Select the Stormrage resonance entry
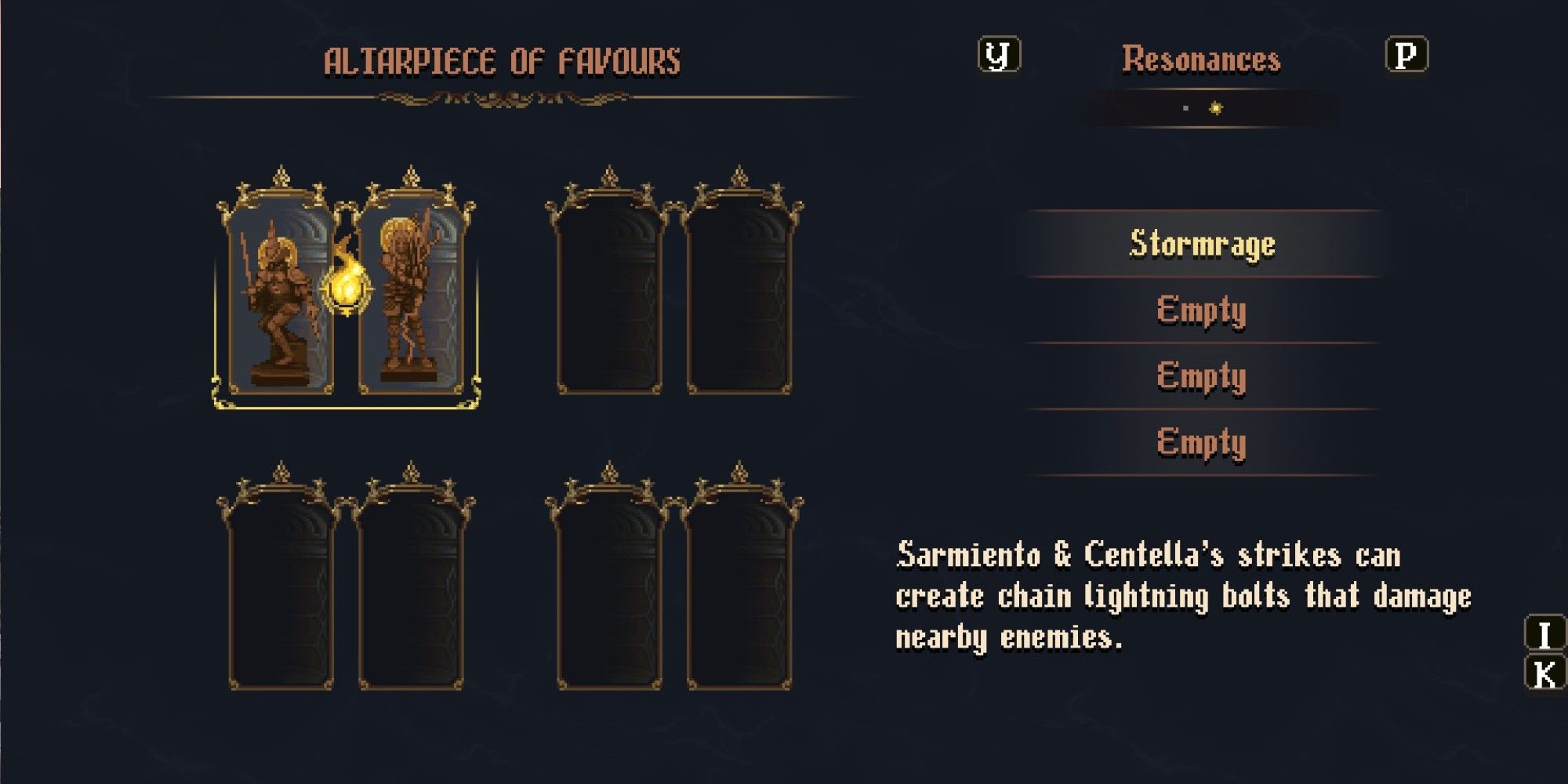This screenshot has height=784, width=1568. (1202, 244)
